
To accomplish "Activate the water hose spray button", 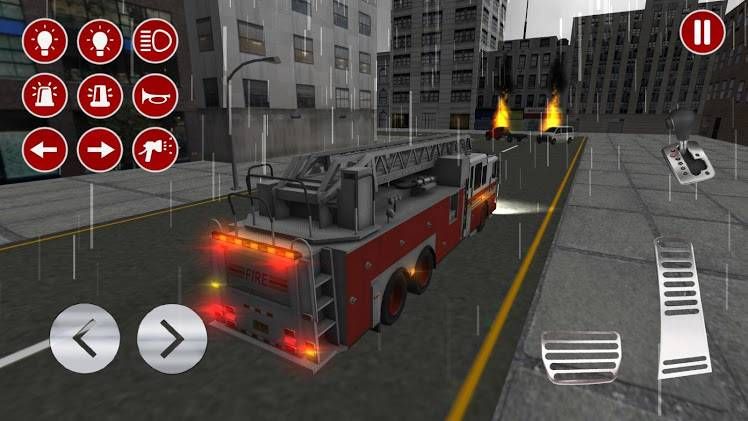I will [x=155, y=150].
